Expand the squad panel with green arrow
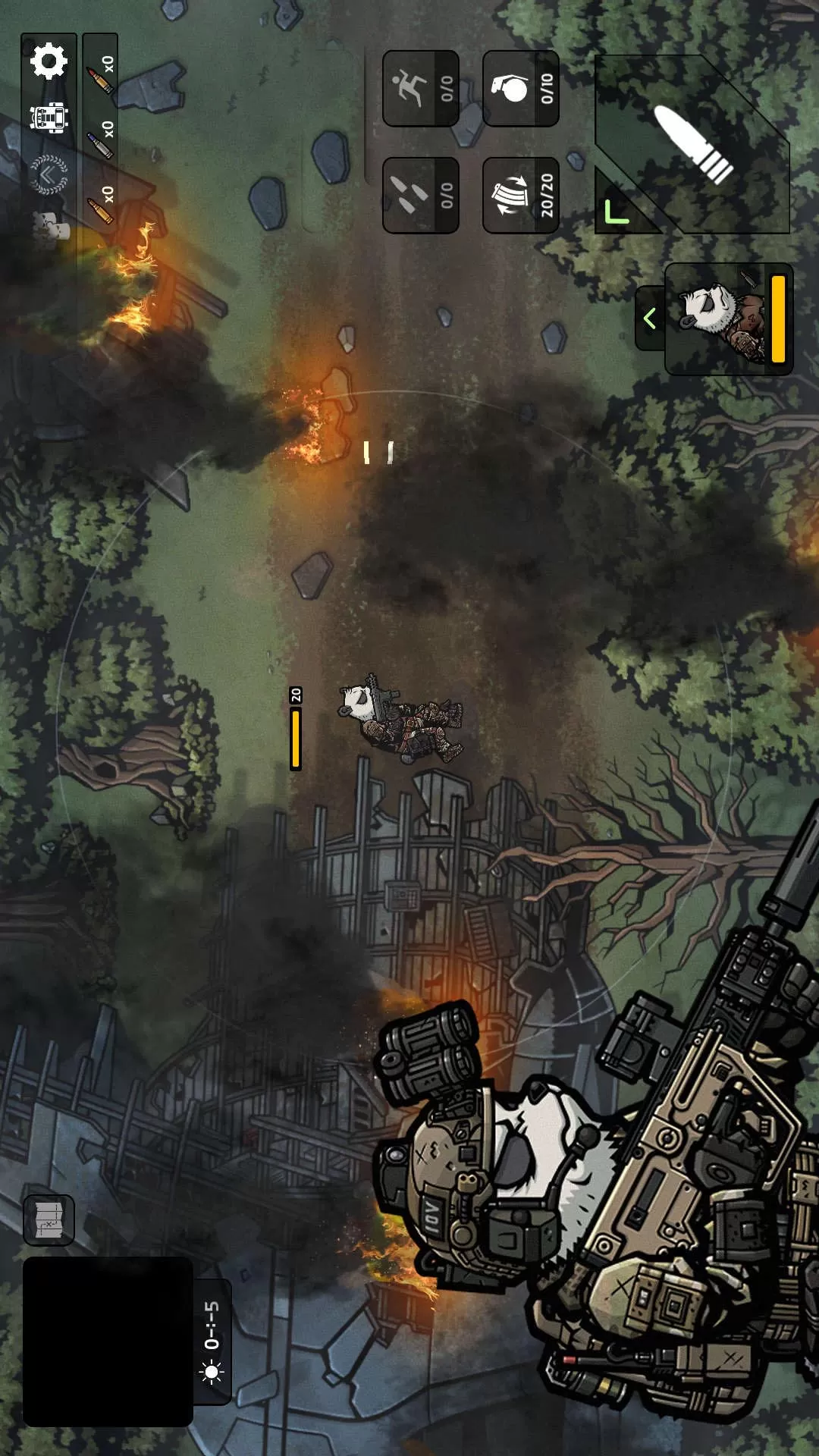This screenshot has width=819, height=1456. point(649,318)
